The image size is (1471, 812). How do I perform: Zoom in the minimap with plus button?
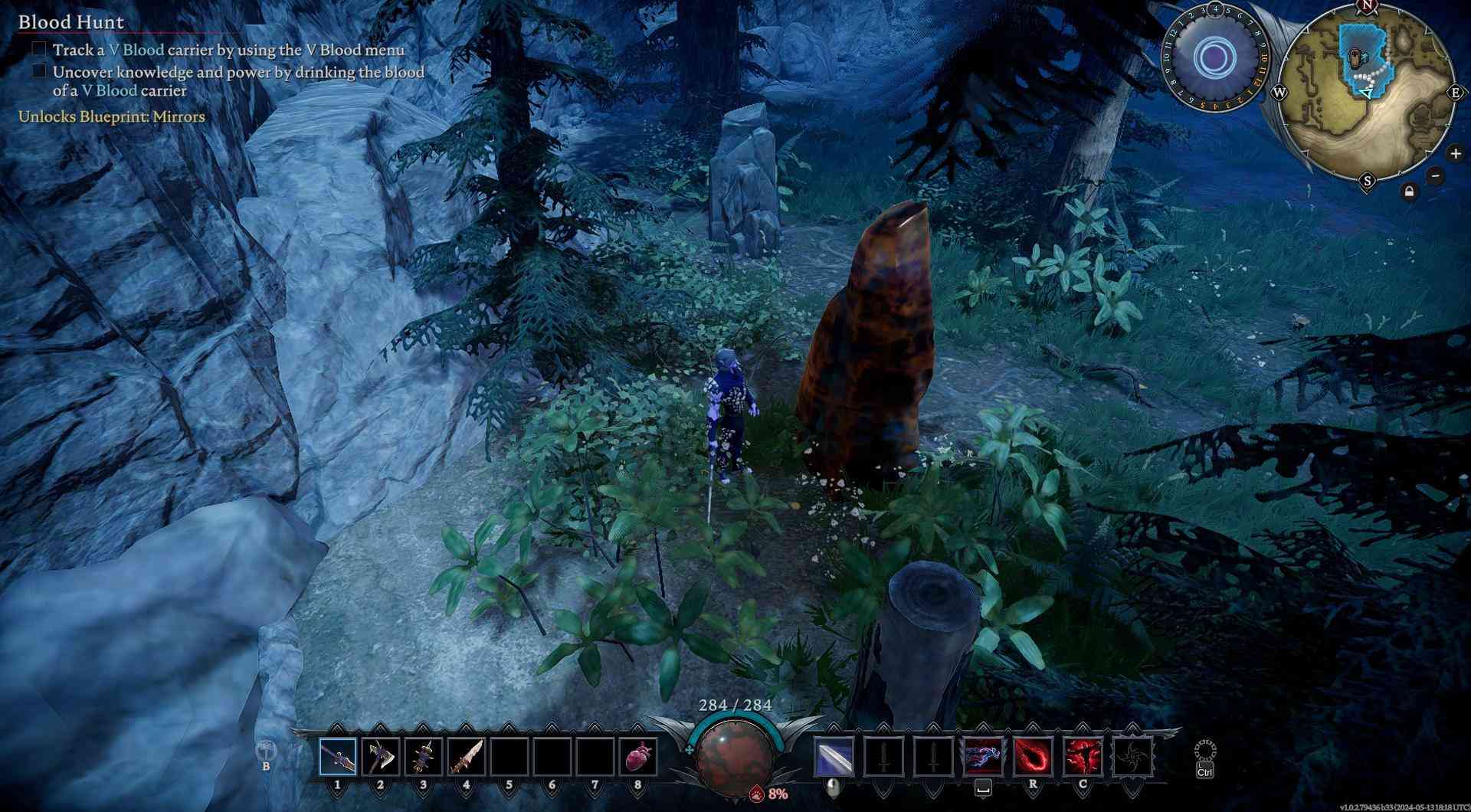(1456, 154)
